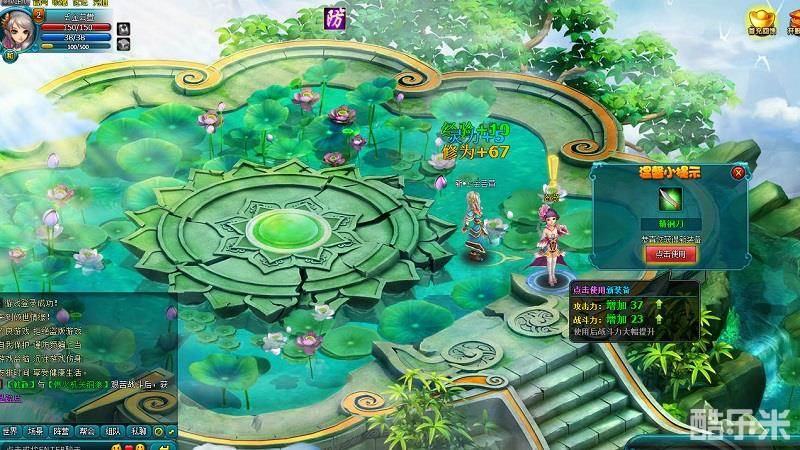This screenshot has height=450, width=800.
Task: Click the purple 防 buff icon
Action: tap(336, 17)
